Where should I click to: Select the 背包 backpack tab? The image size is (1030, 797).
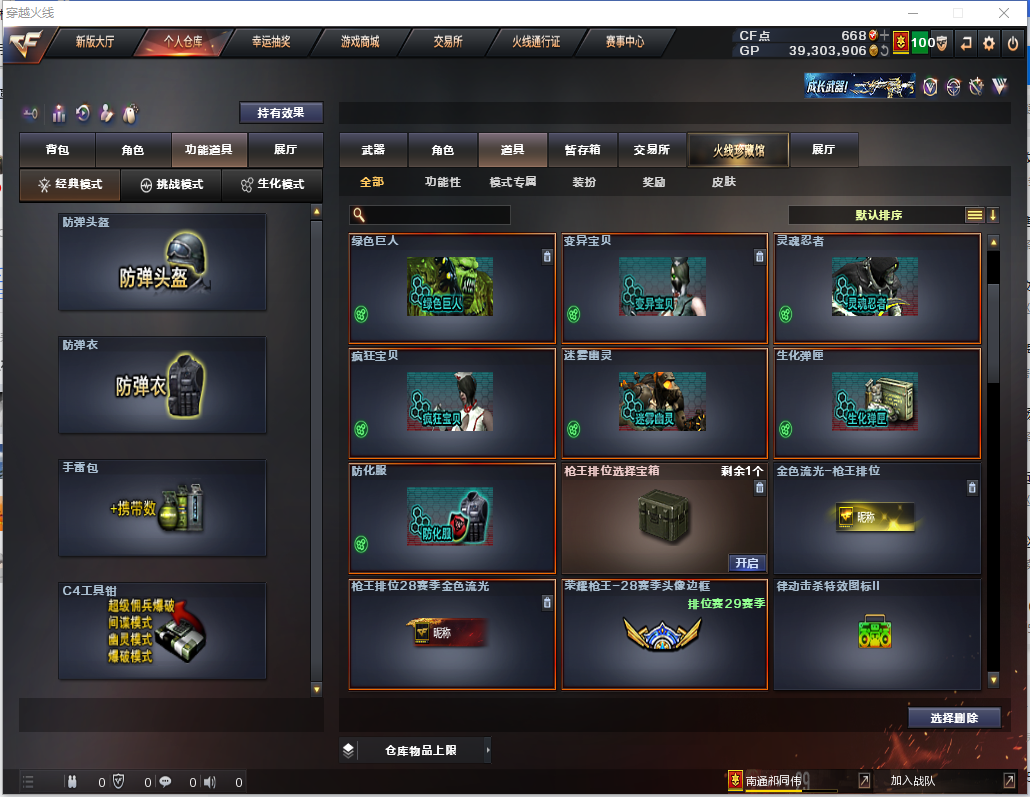point(58,150)
